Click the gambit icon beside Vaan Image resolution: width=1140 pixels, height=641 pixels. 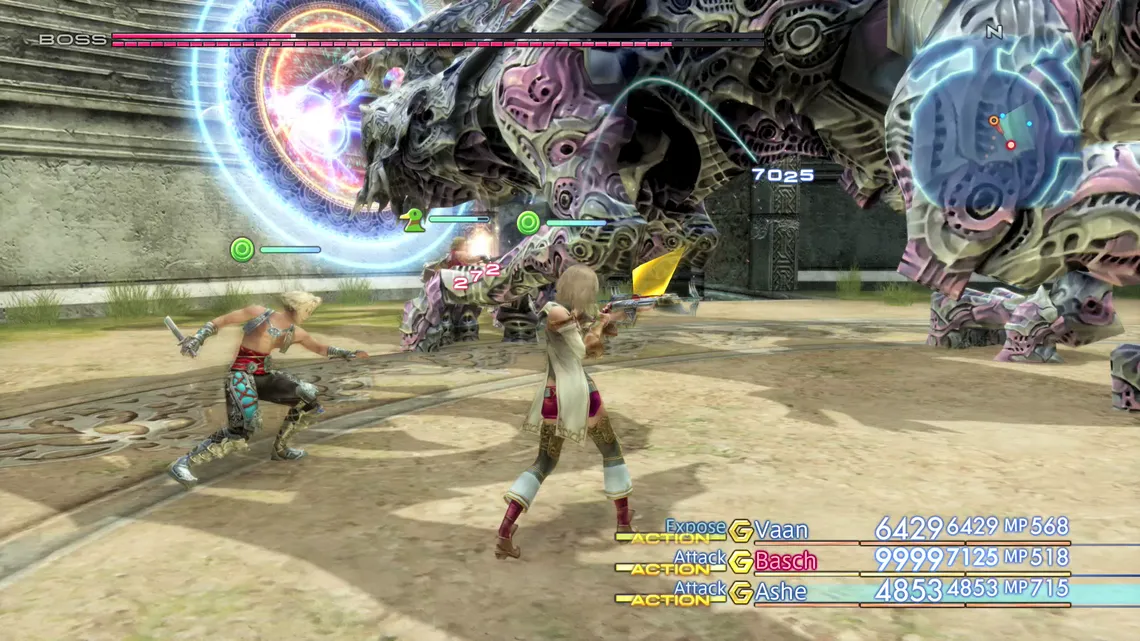tap(740, 531)
